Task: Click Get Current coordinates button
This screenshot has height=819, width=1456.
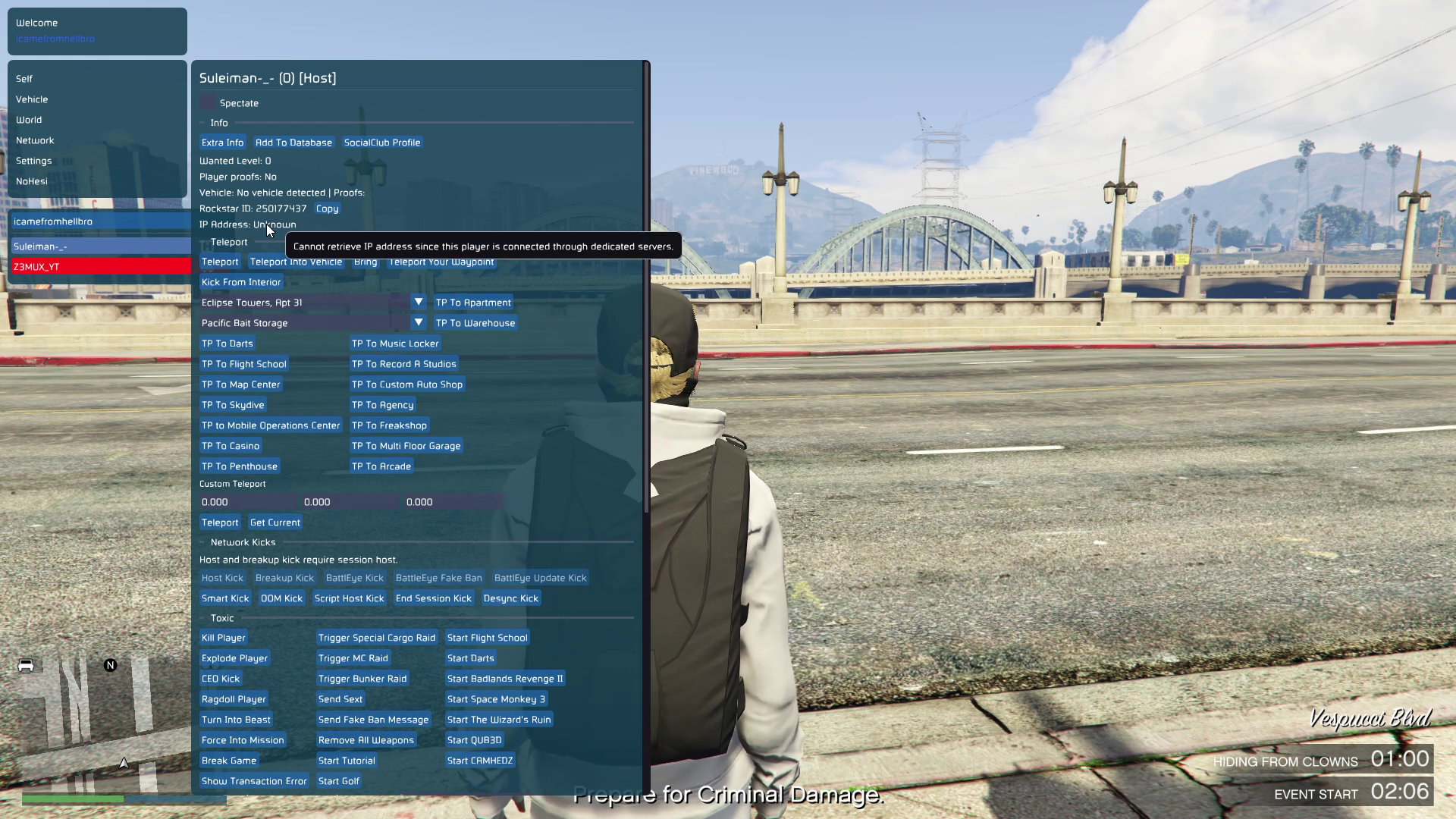Action: tap(275, 522)
